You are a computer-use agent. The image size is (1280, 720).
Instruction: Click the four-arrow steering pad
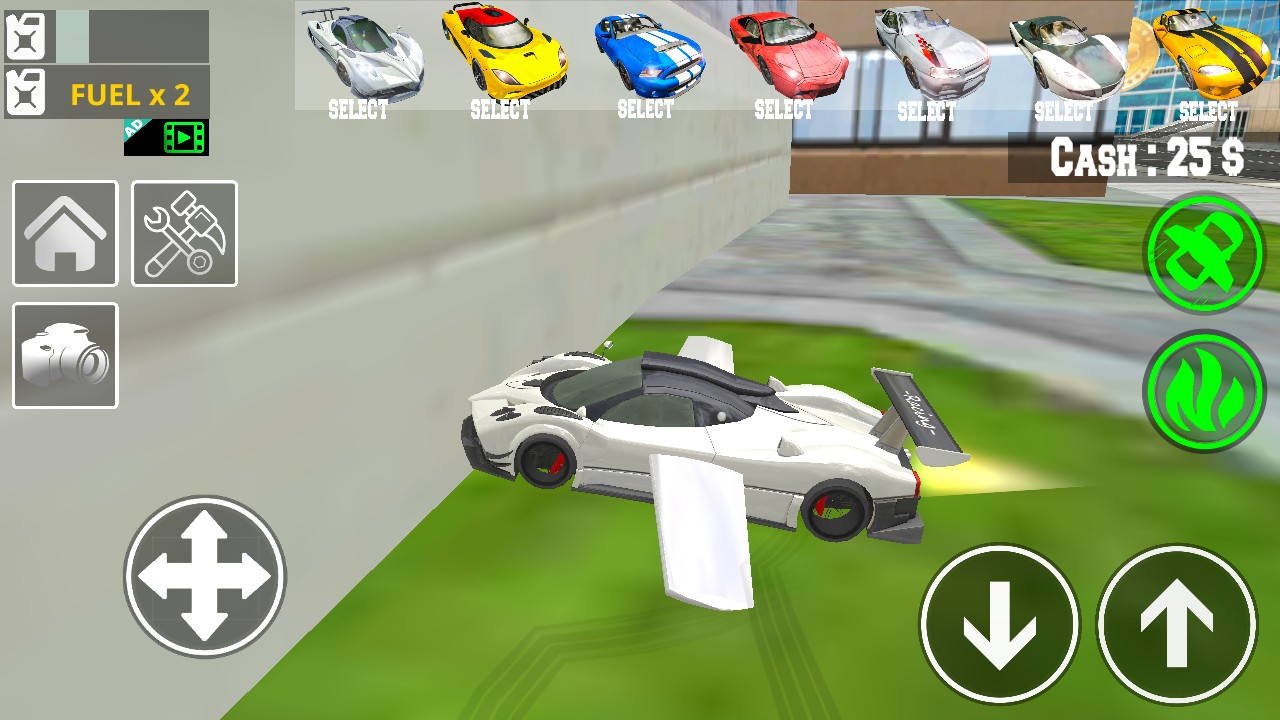pos(205,576)
